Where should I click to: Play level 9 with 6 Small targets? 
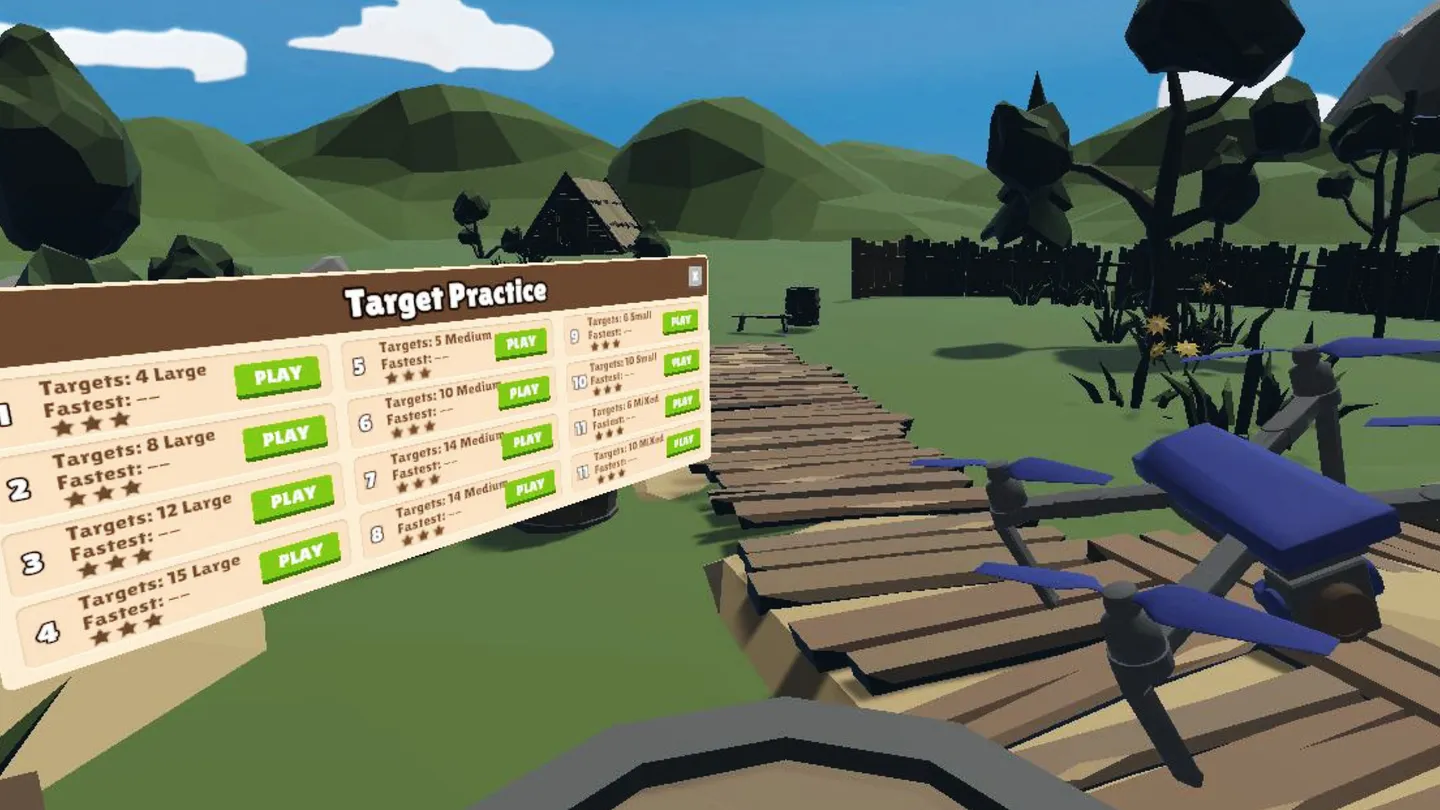tap(682, 321)
